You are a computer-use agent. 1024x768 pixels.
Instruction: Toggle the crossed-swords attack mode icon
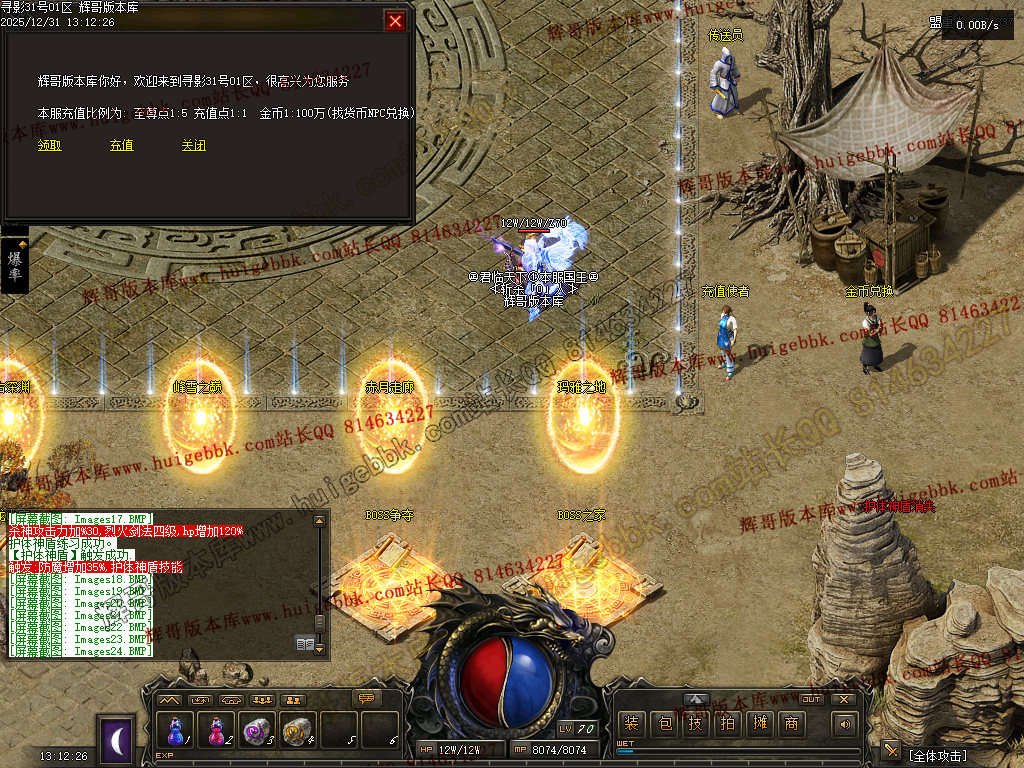[890, 751]
